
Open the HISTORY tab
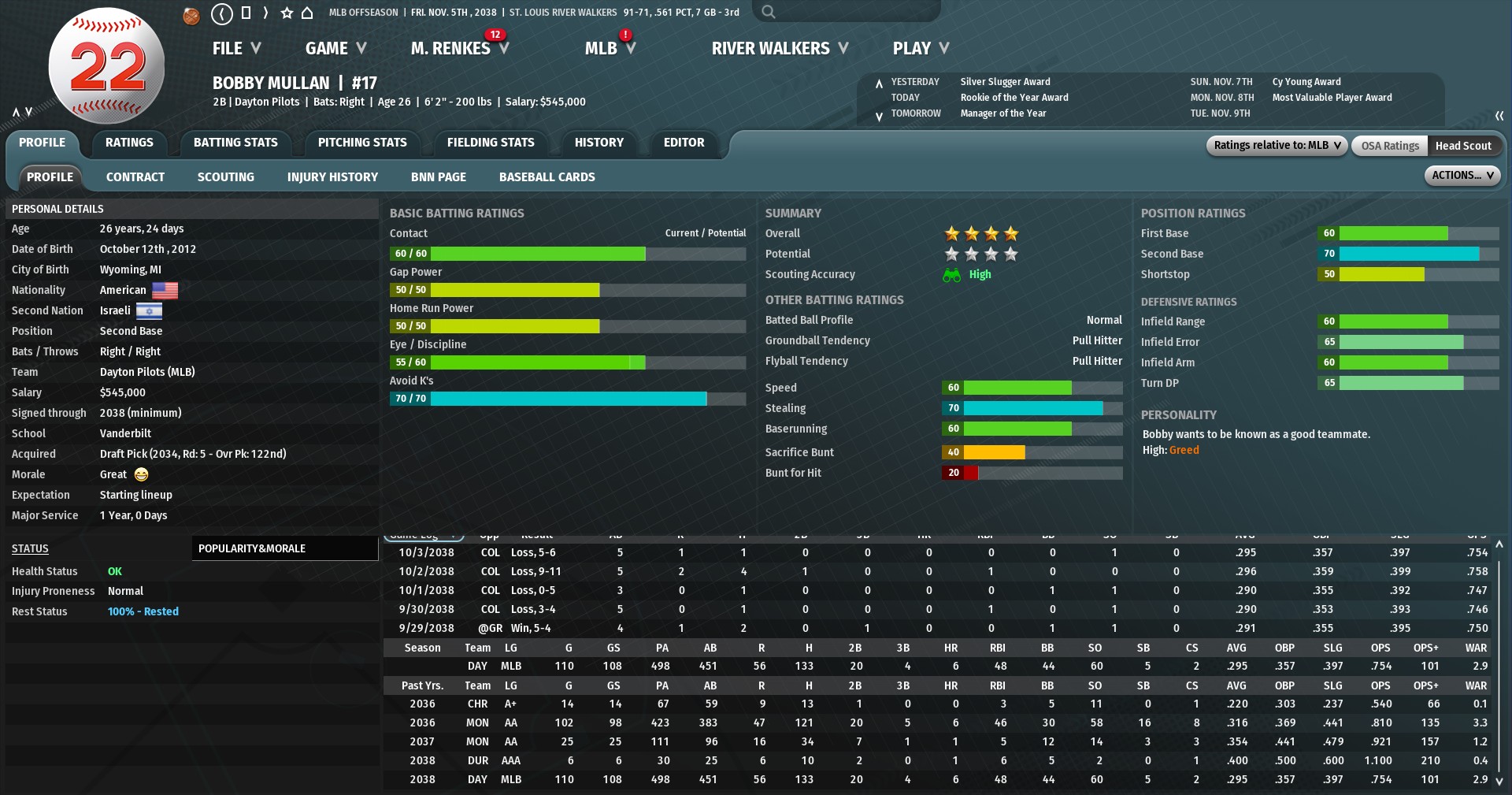coord(598,143)
